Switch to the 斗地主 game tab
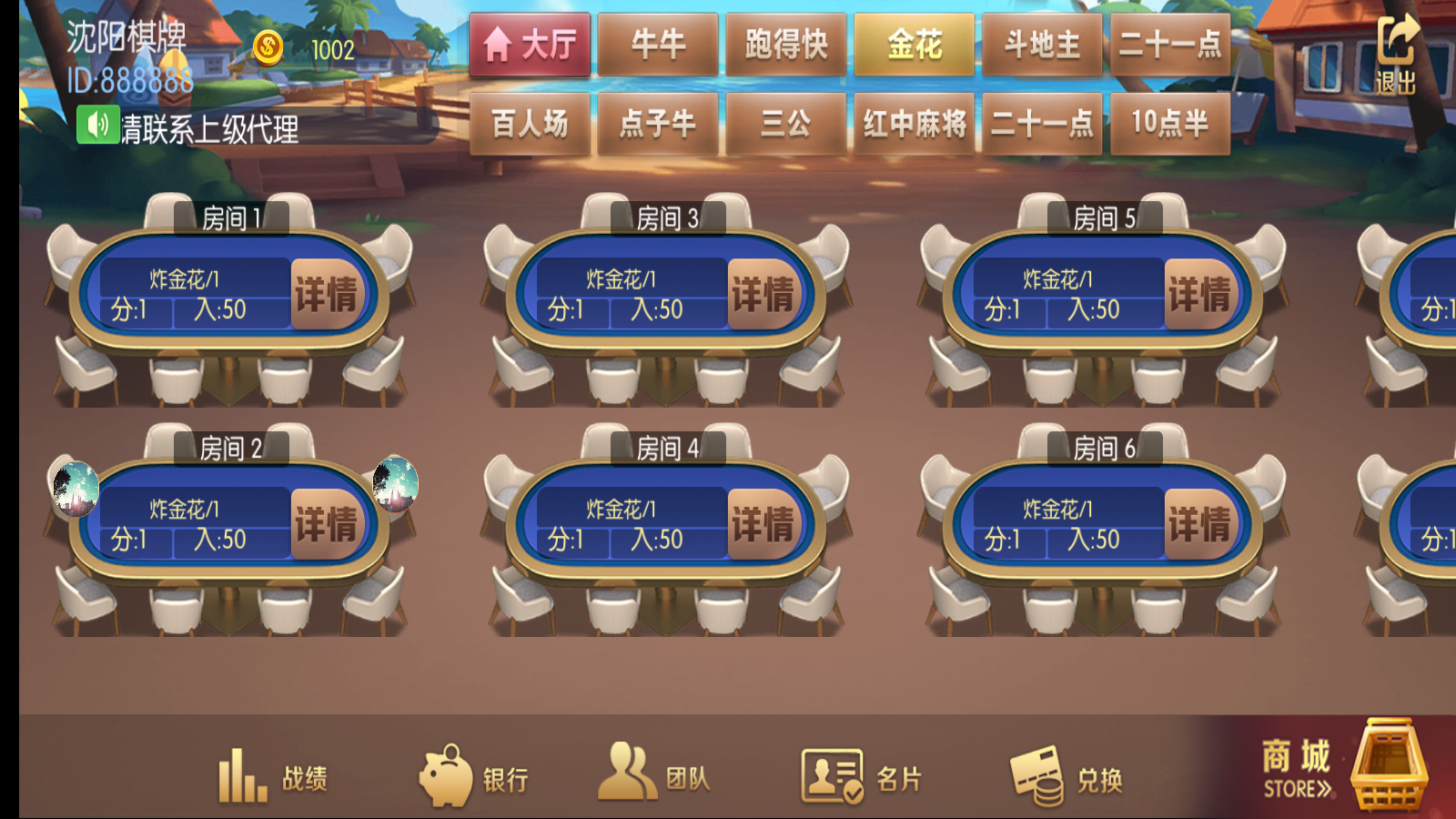 [1041, 44]
